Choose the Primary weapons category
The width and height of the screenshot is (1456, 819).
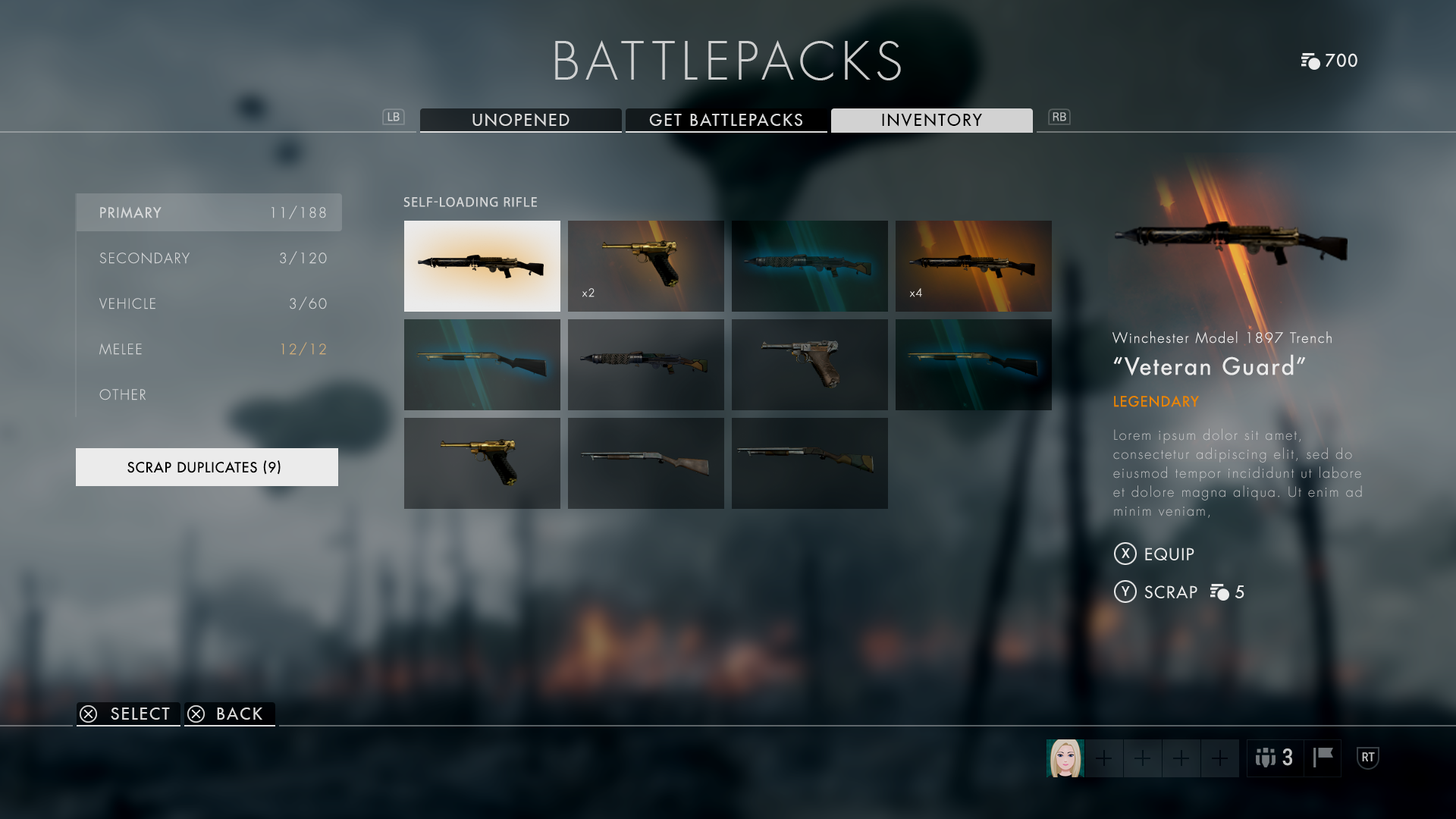click(209, 212)
